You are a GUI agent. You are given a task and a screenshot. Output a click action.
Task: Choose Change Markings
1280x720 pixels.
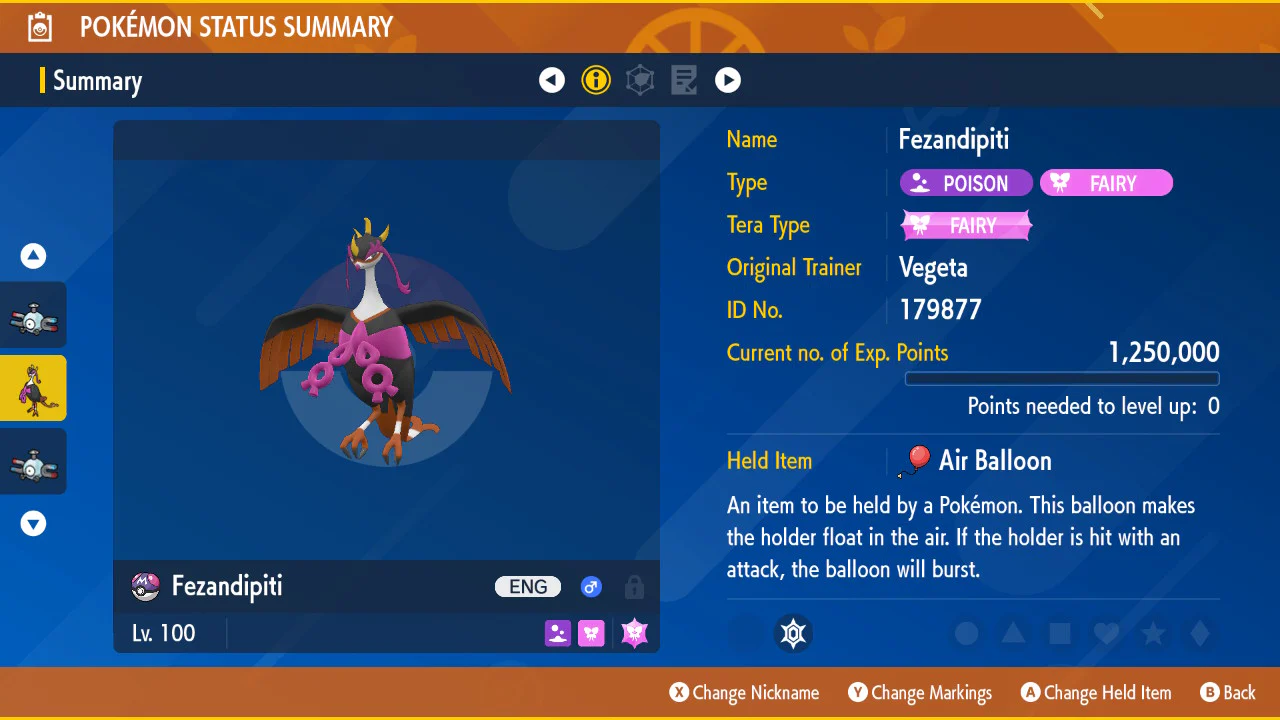[920, 693]
